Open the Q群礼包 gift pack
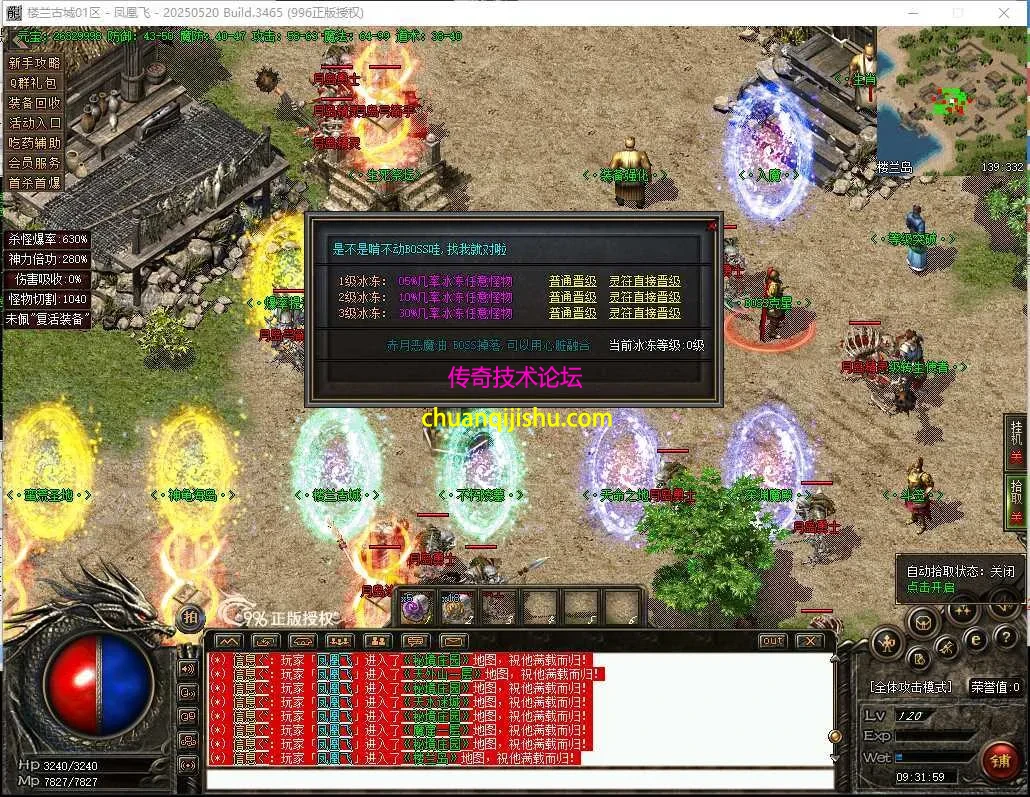 point(35,83)
